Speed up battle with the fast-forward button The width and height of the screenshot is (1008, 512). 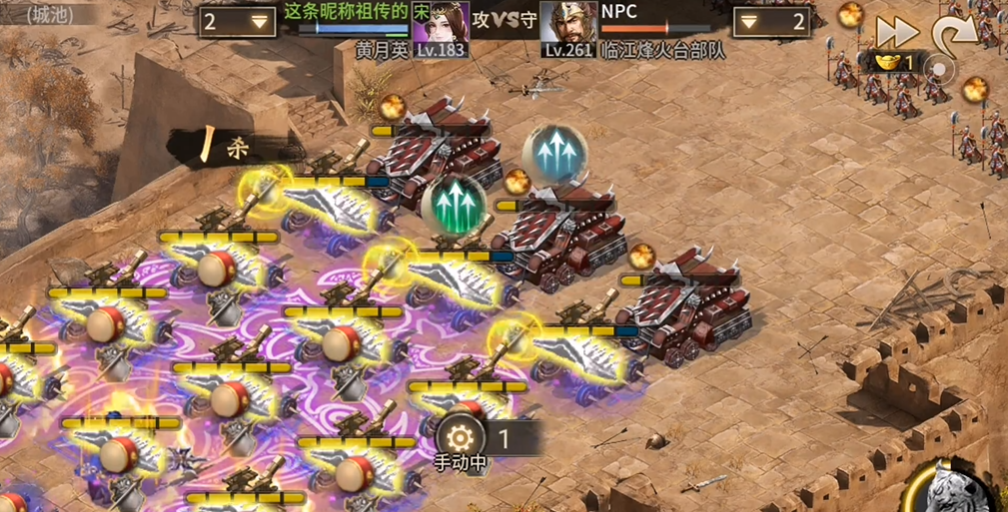[x=897, y=32]
